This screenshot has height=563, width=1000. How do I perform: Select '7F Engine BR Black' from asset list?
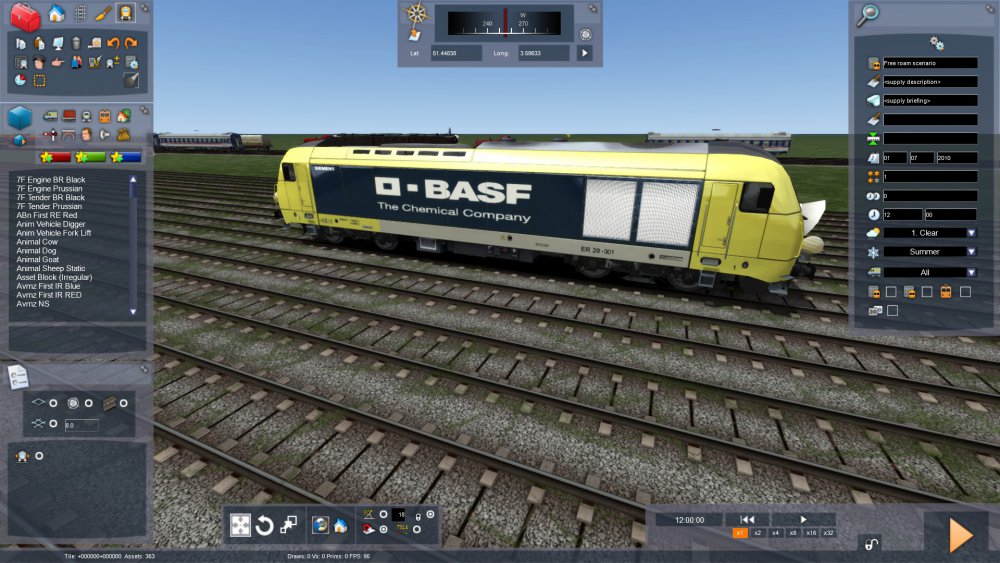51,179
